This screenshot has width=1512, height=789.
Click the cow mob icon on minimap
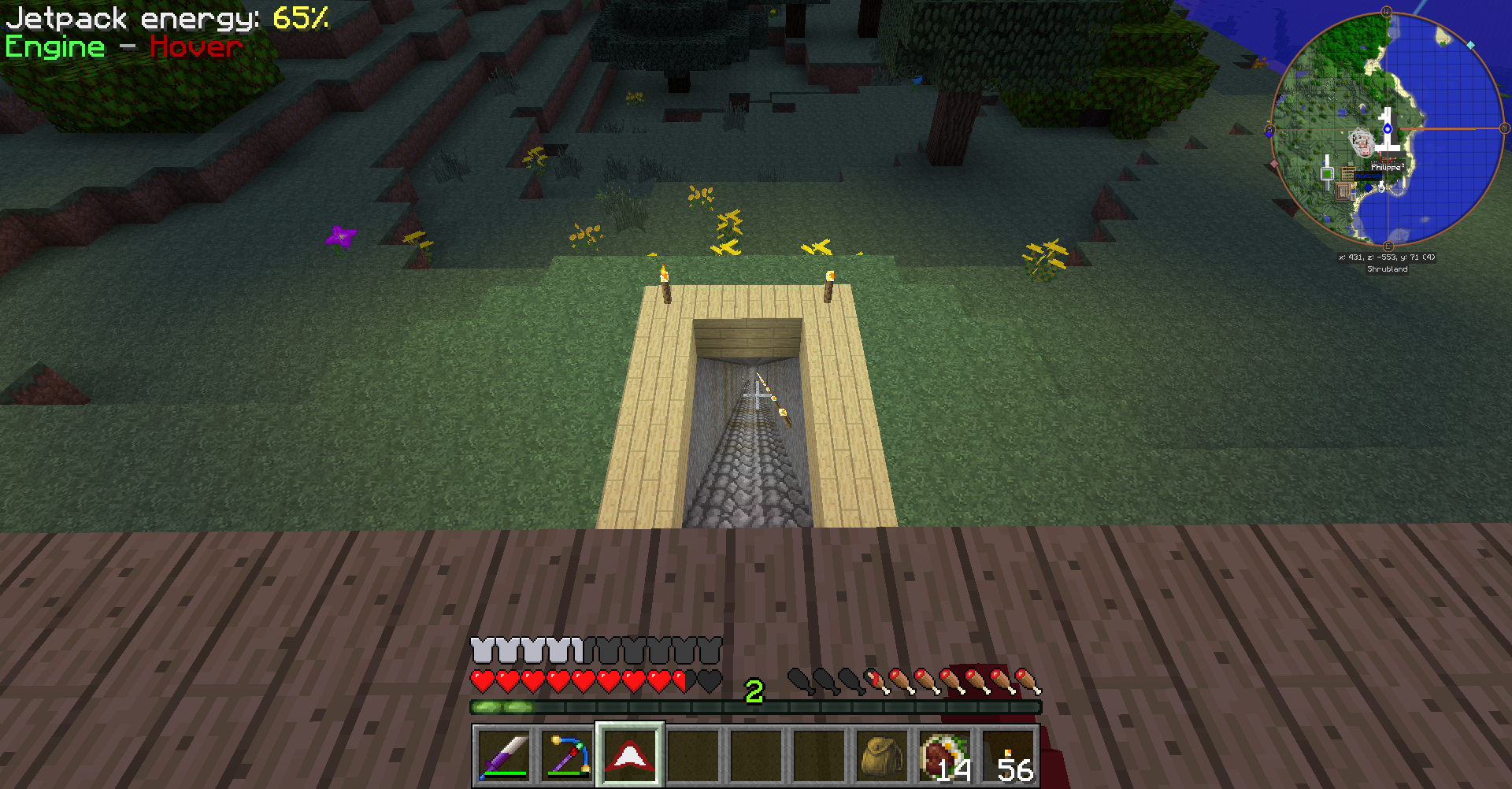point(1361,143)
